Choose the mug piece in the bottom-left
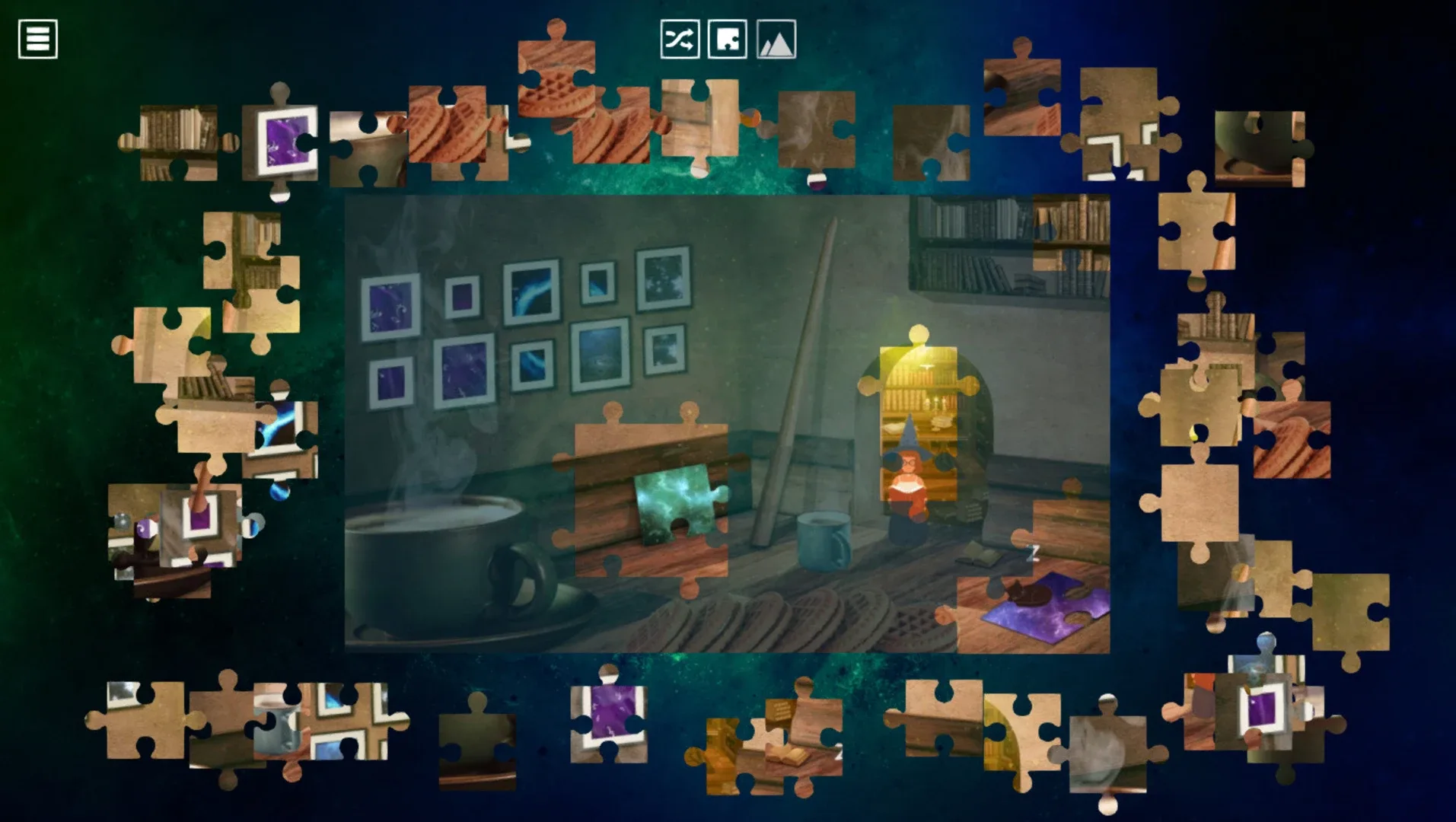Image resolution: width=1456 pixels, height=822 pixels. [274, 723]
